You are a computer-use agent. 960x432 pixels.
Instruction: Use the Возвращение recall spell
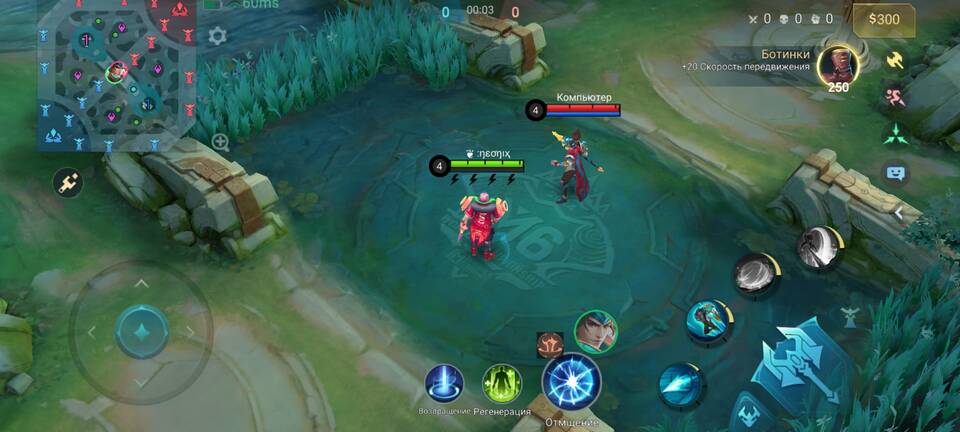tap(443, 384)
